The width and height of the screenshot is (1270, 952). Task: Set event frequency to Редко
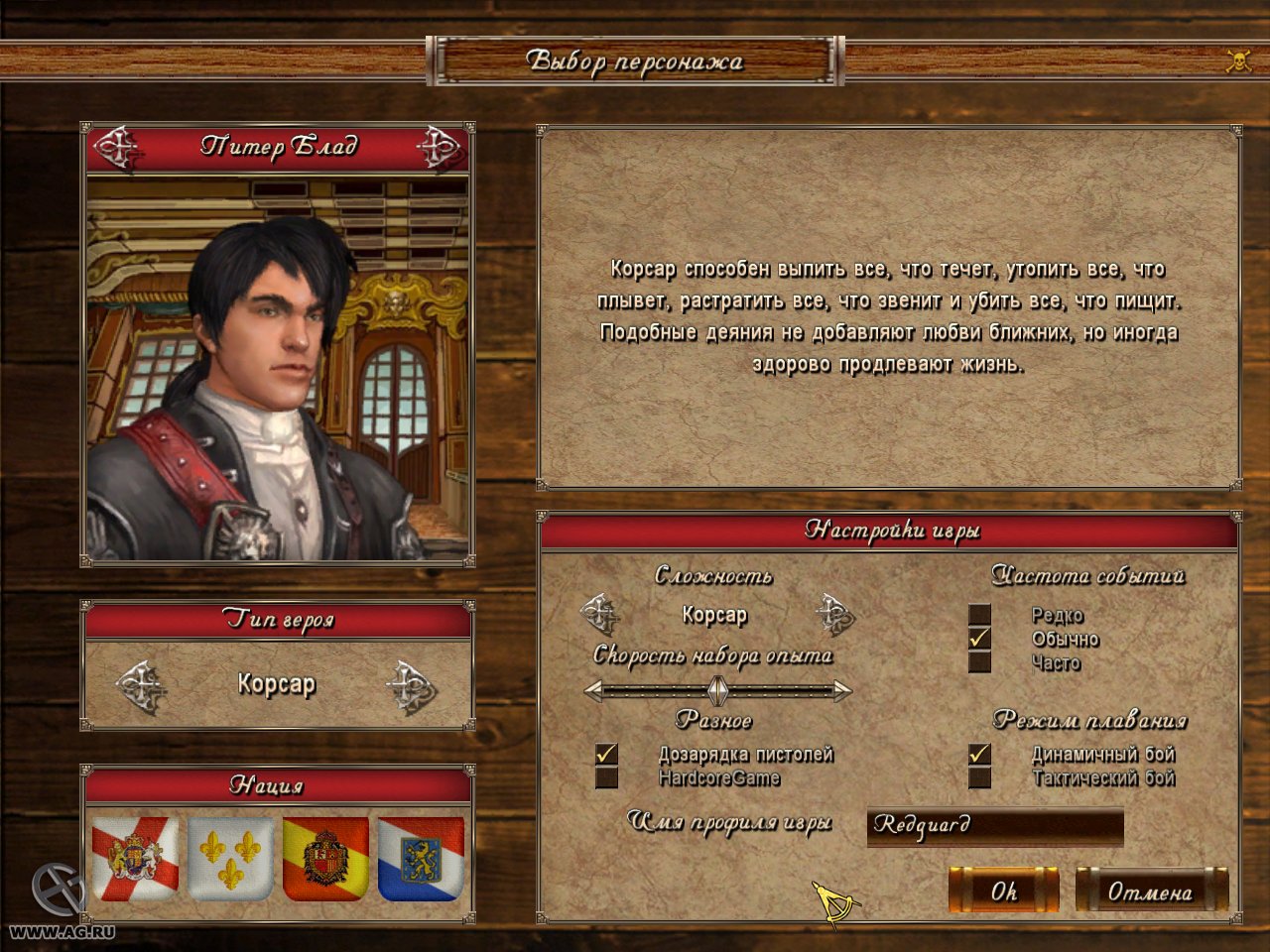click(x=980, y=616)
